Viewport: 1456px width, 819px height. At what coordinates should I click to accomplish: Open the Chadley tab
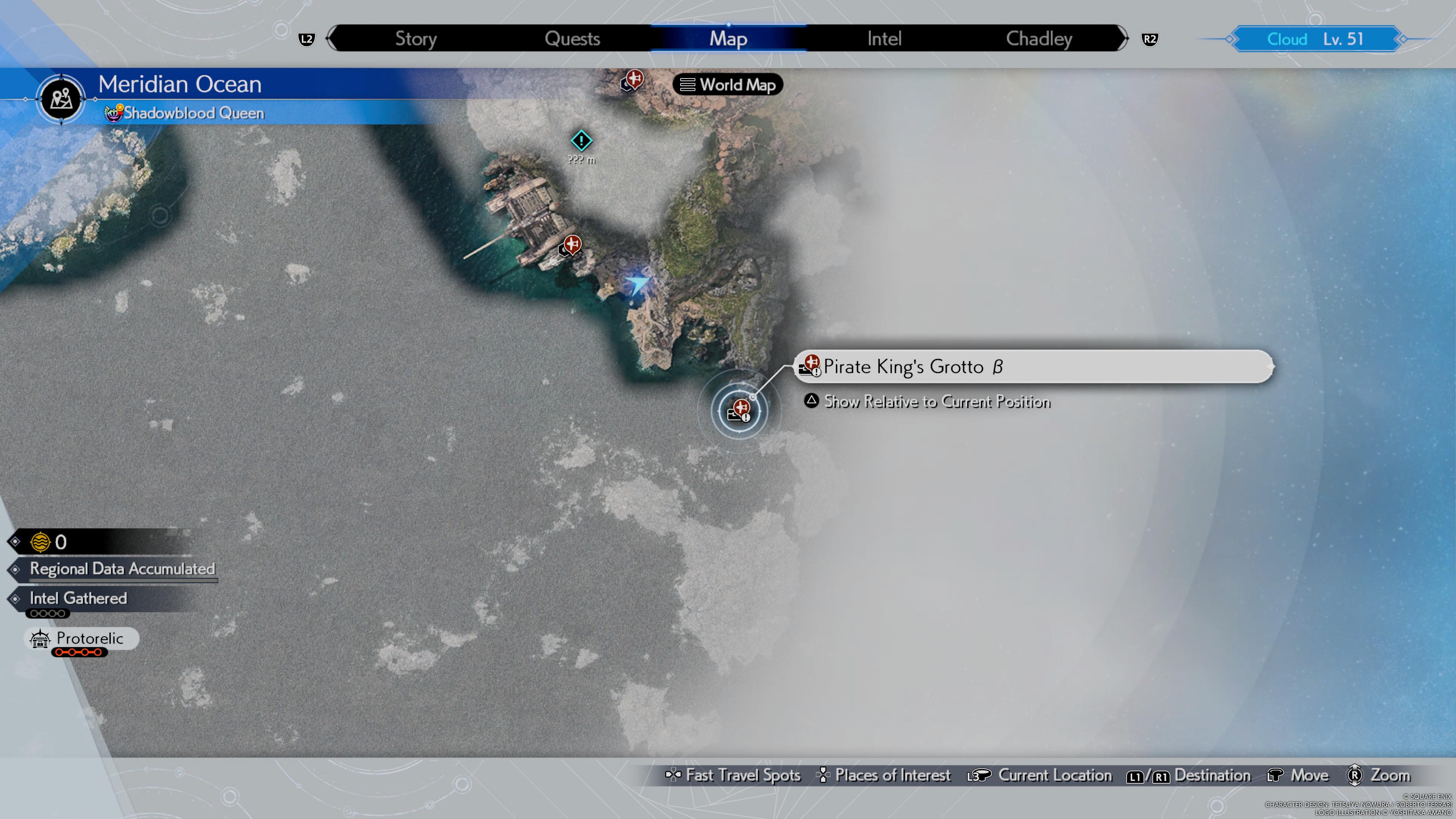[x=1039, y=38]
